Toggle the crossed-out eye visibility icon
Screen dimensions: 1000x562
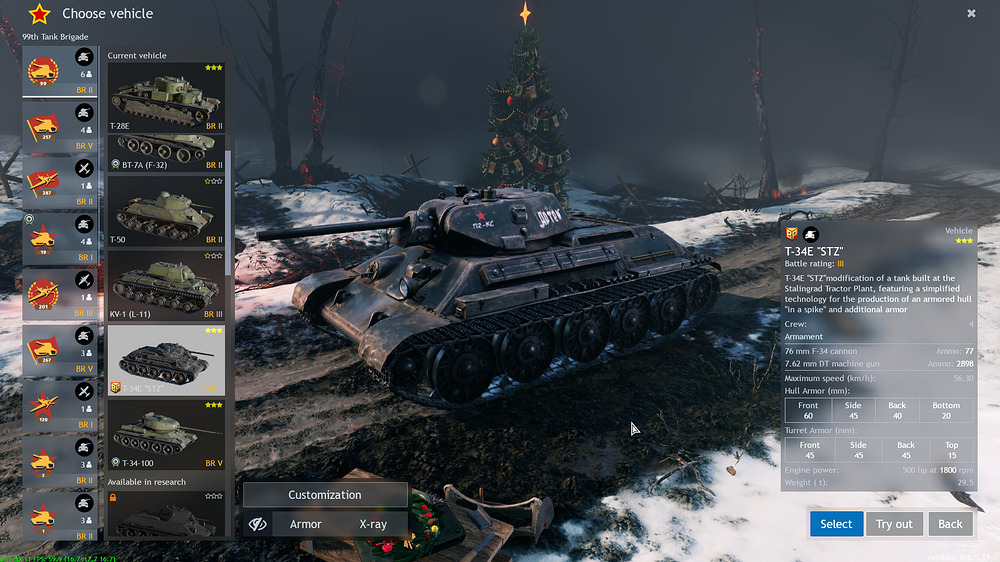click(257, 524)
